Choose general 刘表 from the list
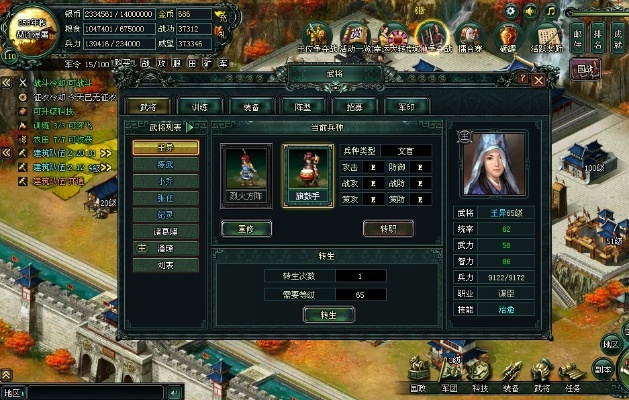The image size is (629, 400). (165, 265)
